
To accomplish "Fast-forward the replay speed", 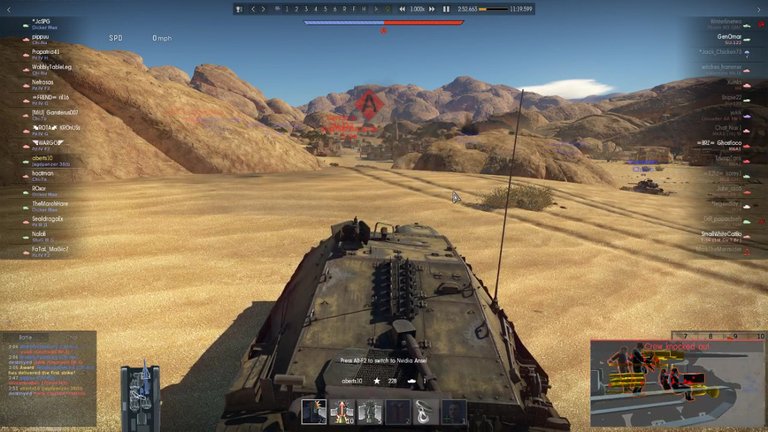I will click(x=433, y=9).
